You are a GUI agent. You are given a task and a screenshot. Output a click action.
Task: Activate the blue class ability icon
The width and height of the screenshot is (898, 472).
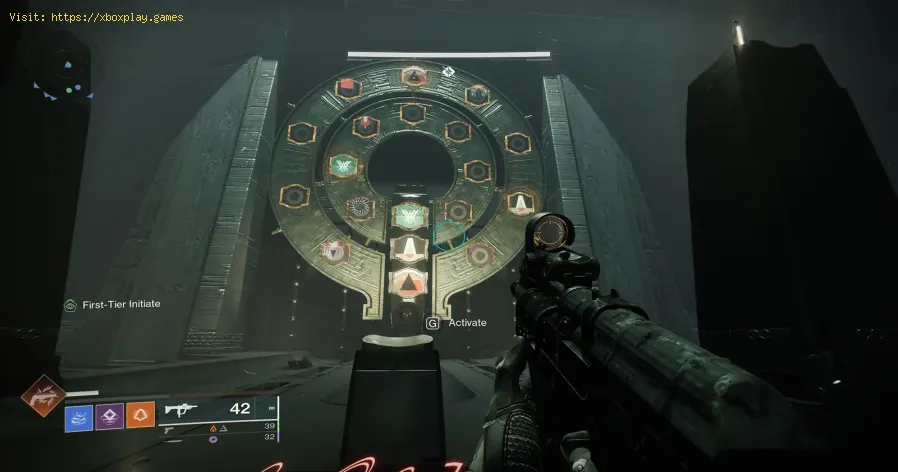78,414
